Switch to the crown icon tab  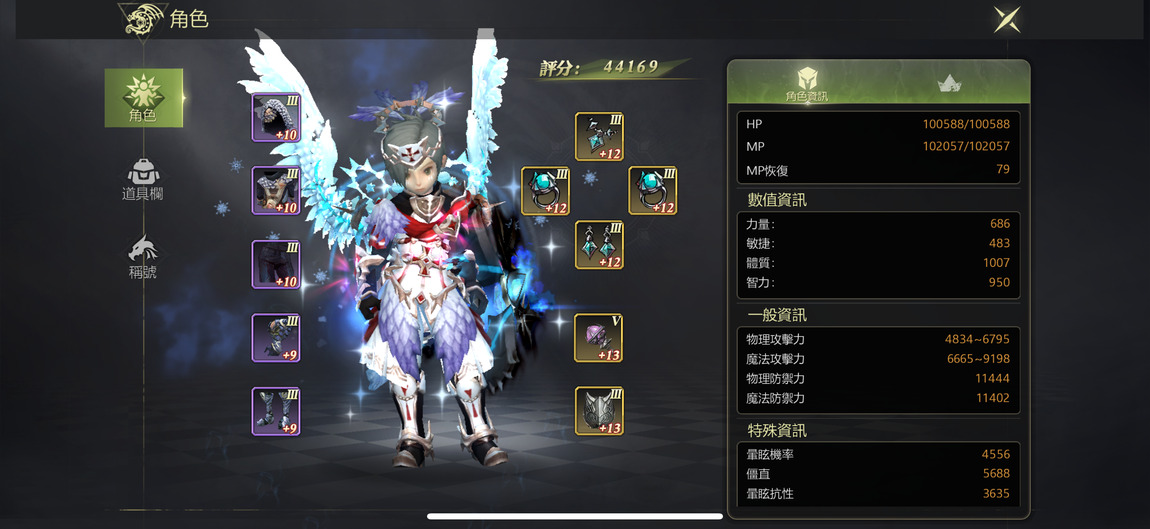tap(949, 84)
